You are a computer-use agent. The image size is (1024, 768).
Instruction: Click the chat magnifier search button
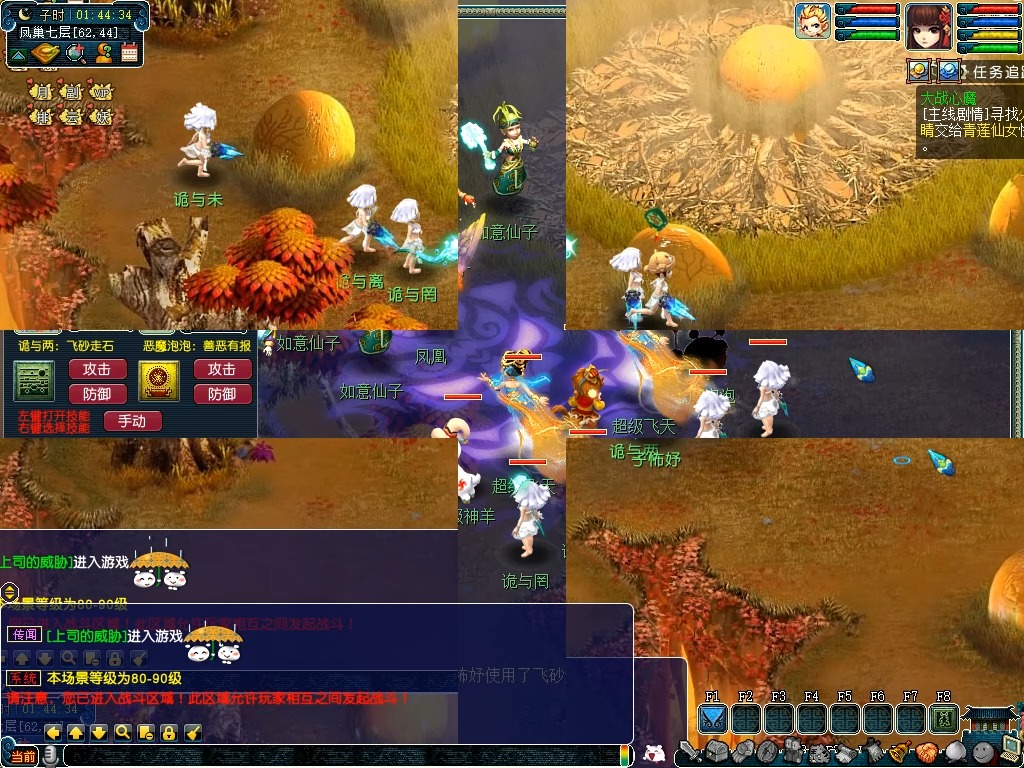pos(122,733)
